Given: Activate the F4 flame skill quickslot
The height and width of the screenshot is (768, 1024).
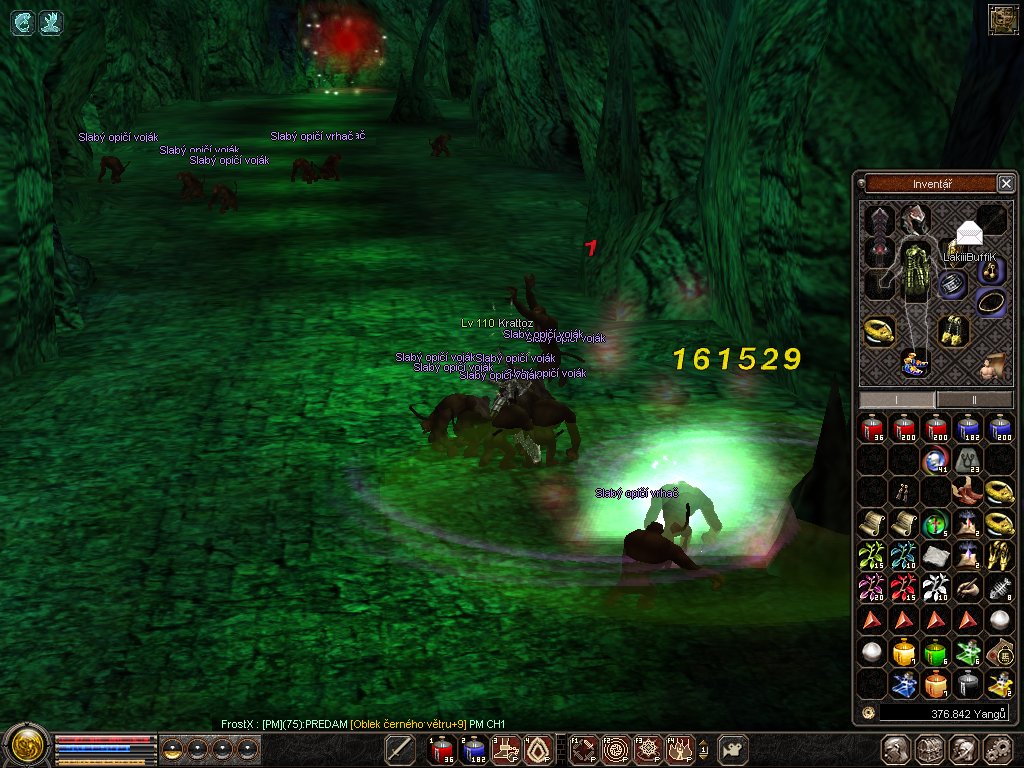Looking at the screenshot, I should pyautogui.click(x=681, y=748).
